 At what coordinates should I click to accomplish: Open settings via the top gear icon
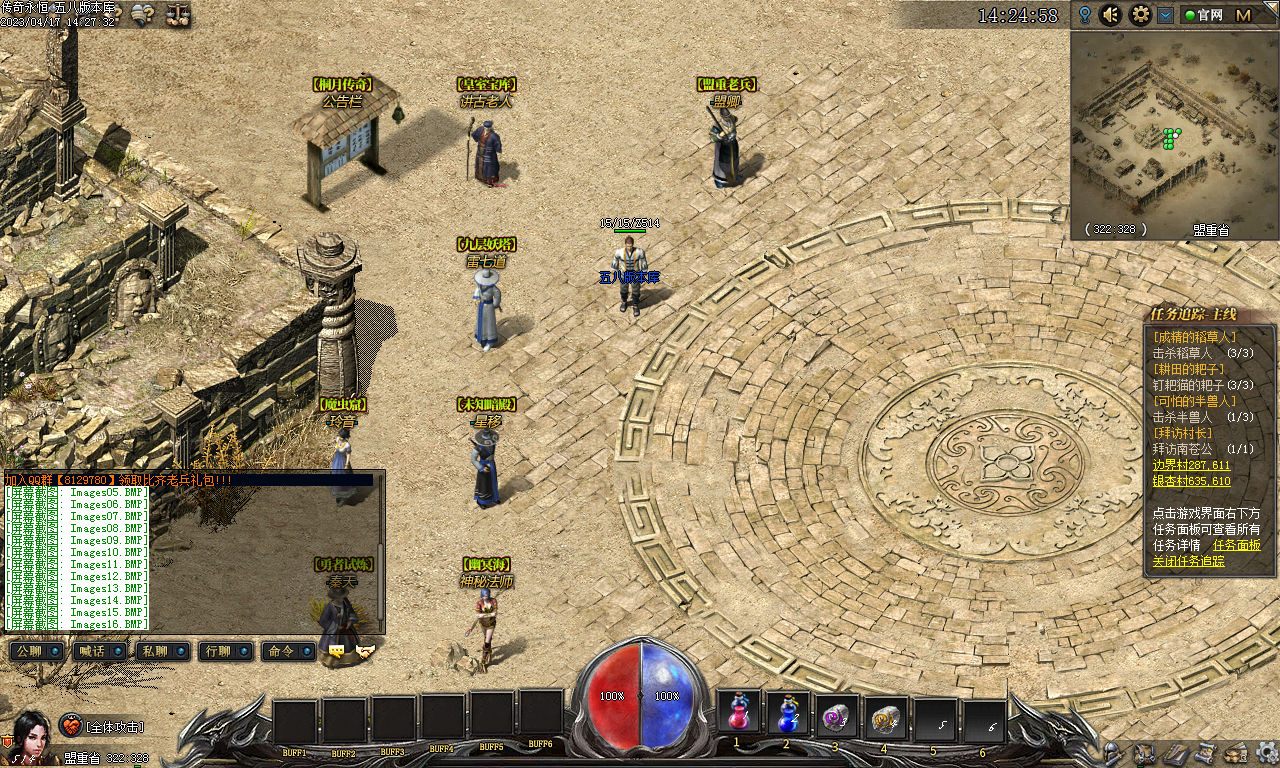[1140, 15]
